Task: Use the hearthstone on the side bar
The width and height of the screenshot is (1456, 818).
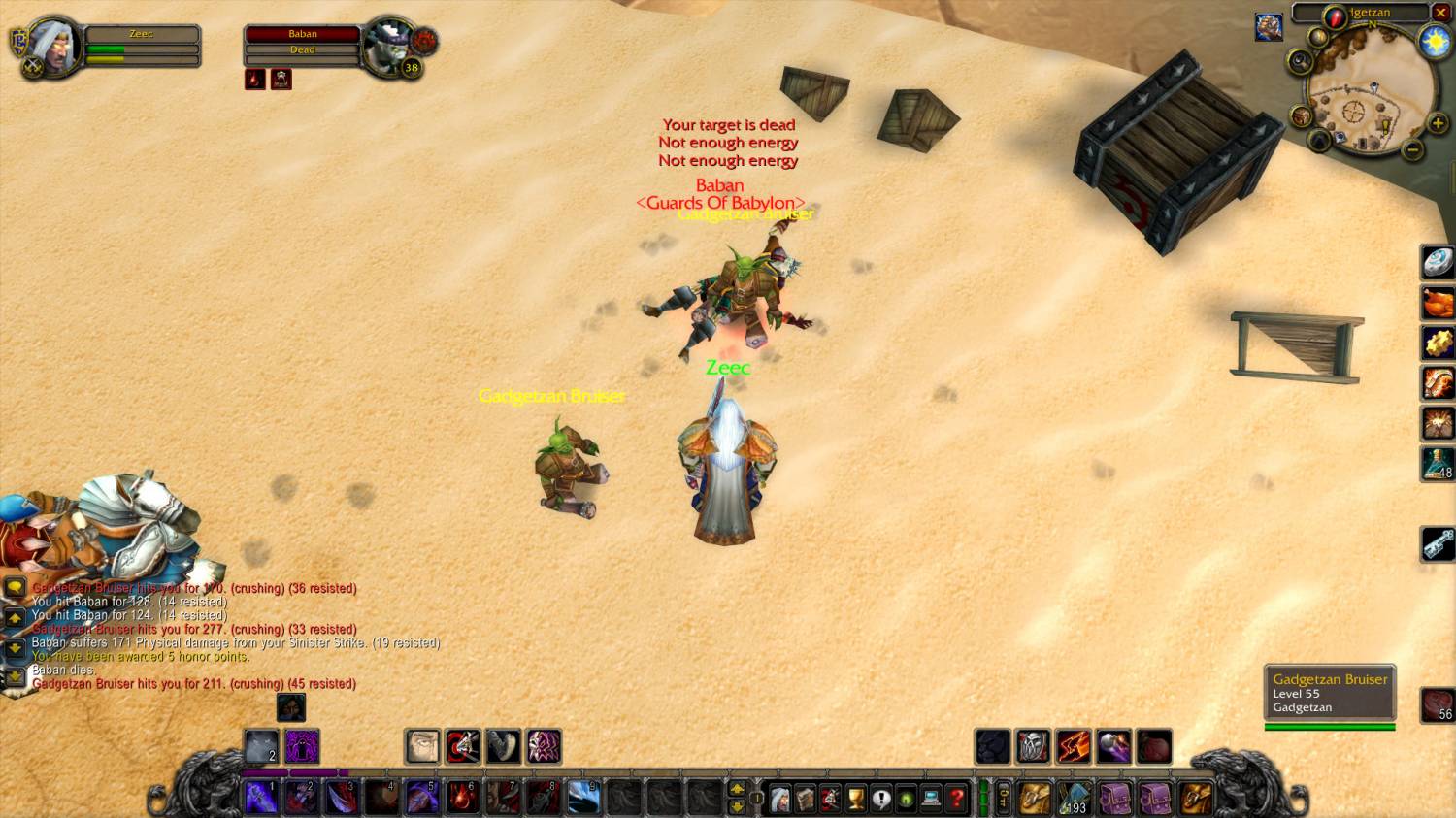Action: coord(1438,262)
